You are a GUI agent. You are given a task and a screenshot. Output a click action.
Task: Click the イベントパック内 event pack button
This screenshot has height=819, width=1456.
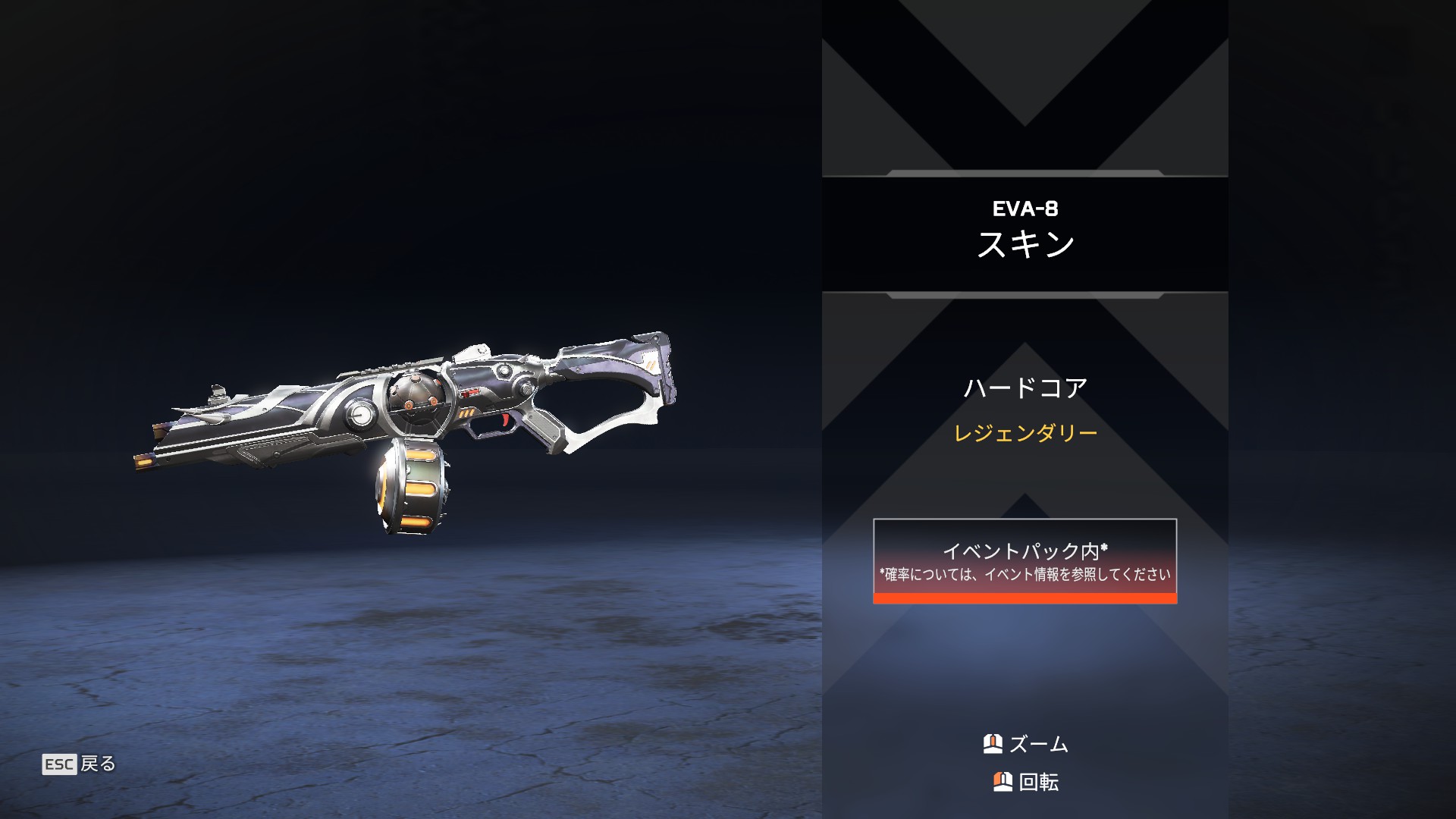point(1025,560)
